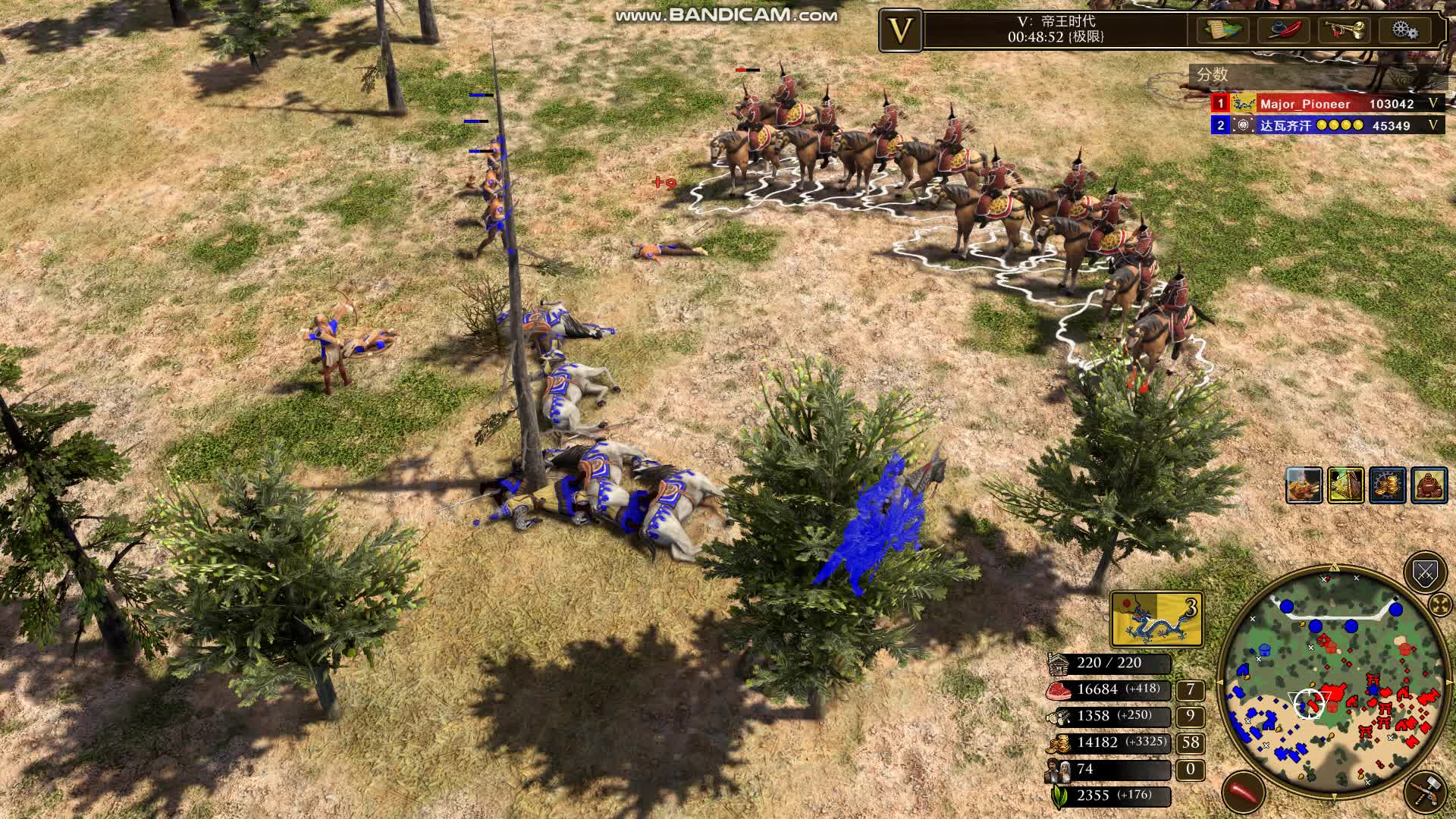Send a flare with the red chili button

click(1242, 791)
